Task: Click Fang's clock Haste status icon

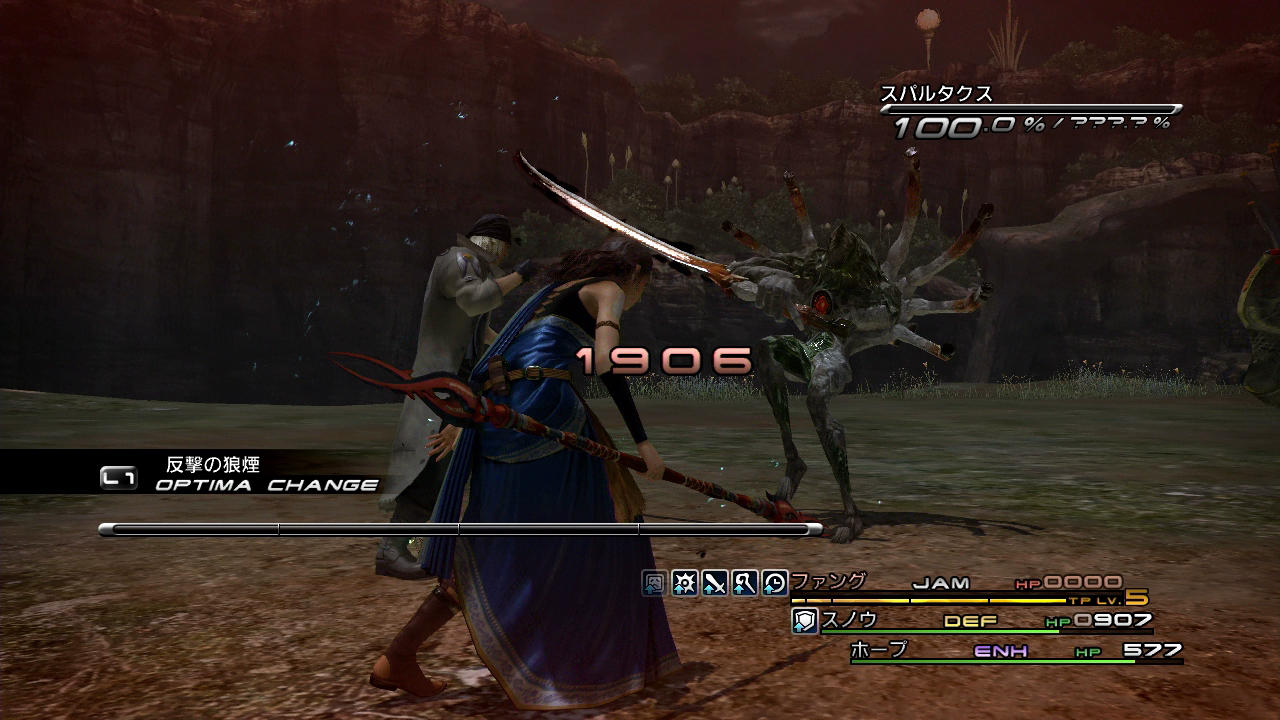Action: (x=774, y=583)
